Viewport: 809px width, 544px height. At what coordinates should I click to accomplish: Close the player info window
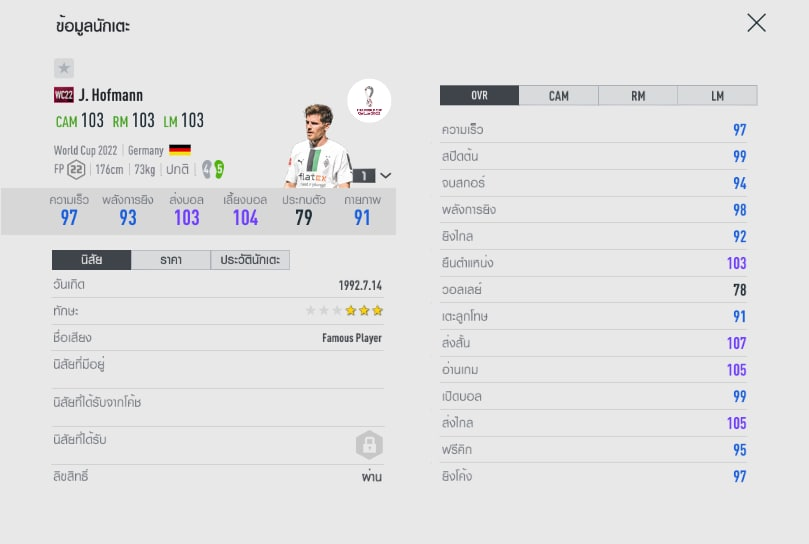point(756,23)
